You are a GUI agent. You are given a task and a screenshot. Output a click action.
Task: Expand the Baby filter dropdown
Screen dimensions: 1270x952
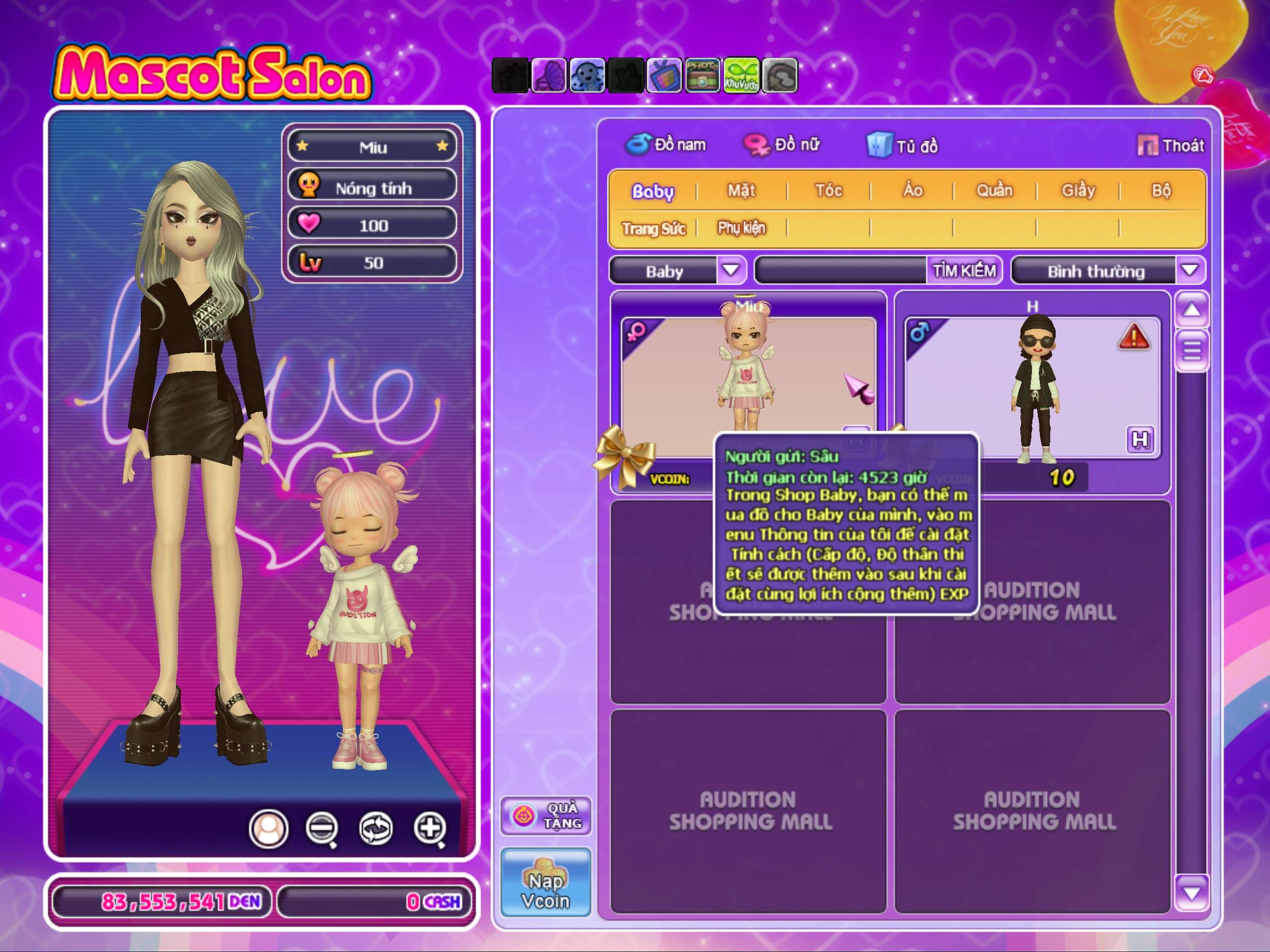coord(731,270)
